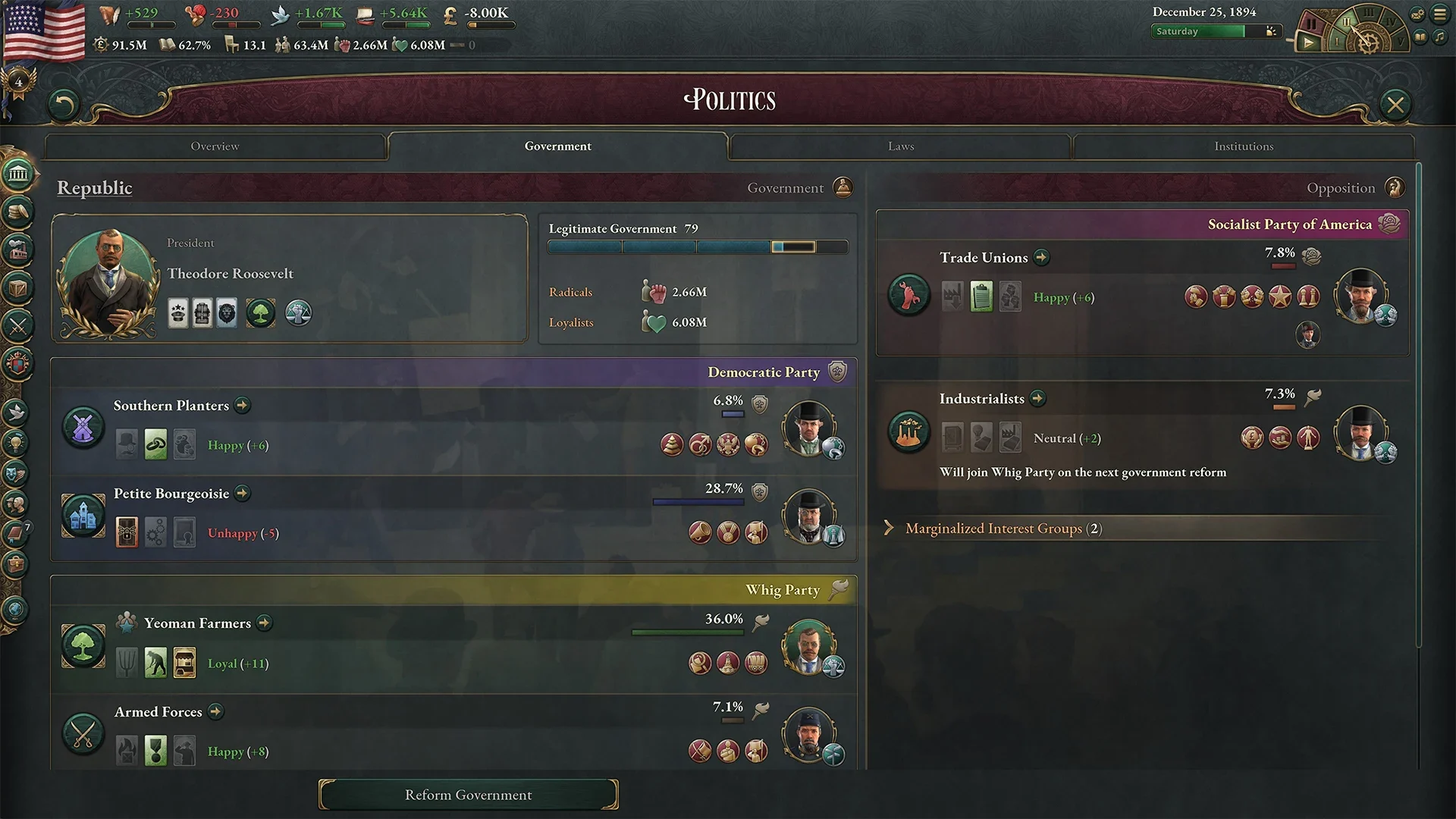Switch to the Institutions tab
The width and height of the screenshot is (1456, 819).
[x=1244, y=146]
